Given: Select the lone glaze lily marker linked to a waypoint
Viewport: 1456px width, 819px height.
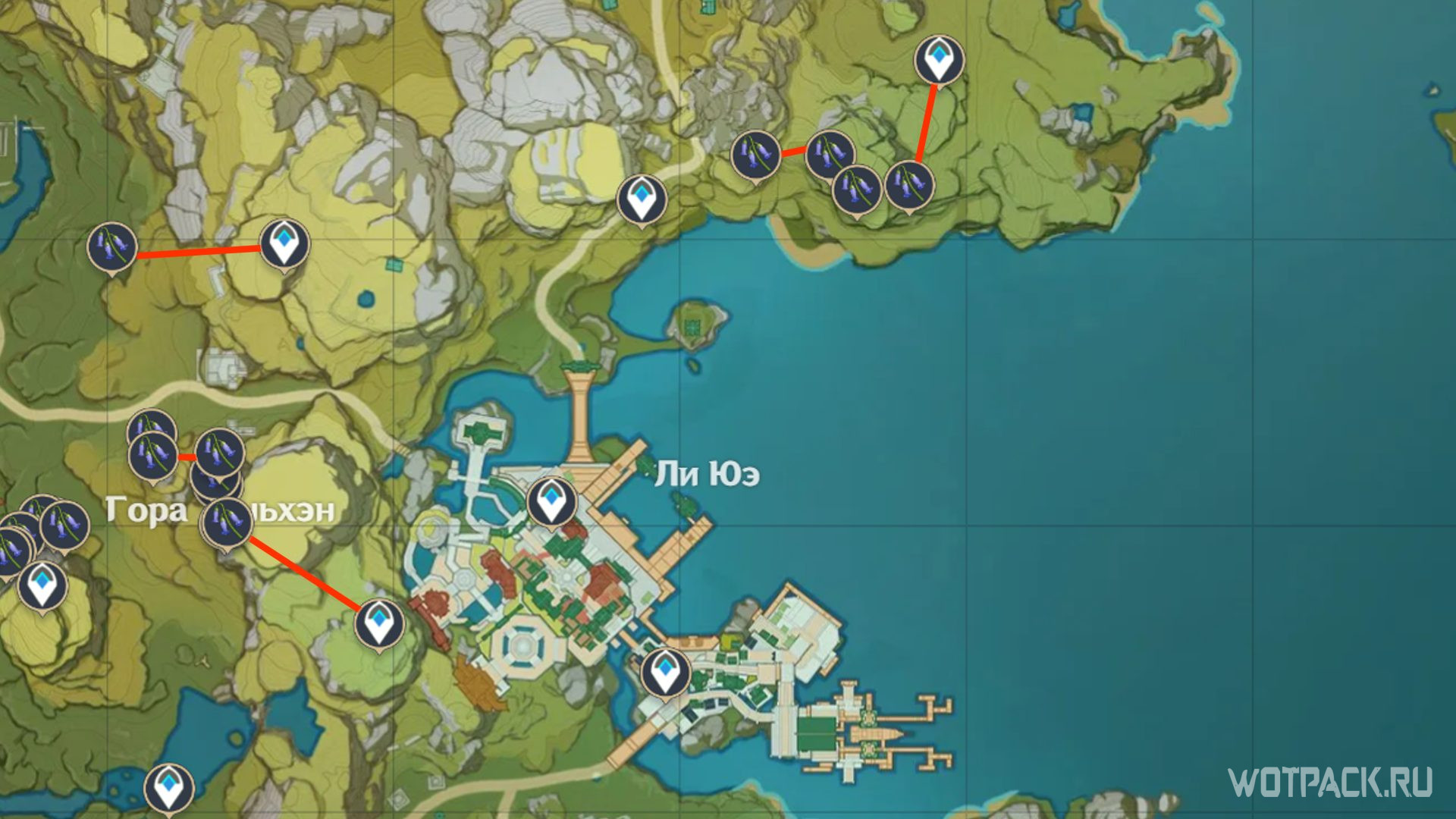Looking at the screenshot, I should click(x=111, y=246).
